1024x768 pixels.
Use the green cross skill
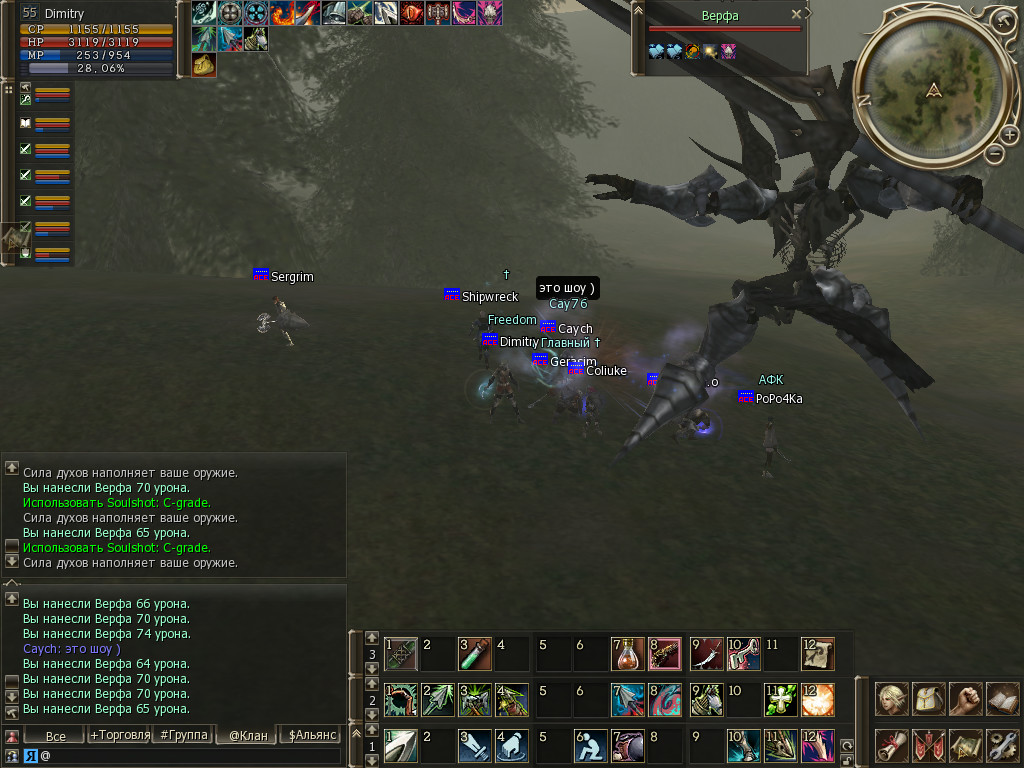(781, 700)
